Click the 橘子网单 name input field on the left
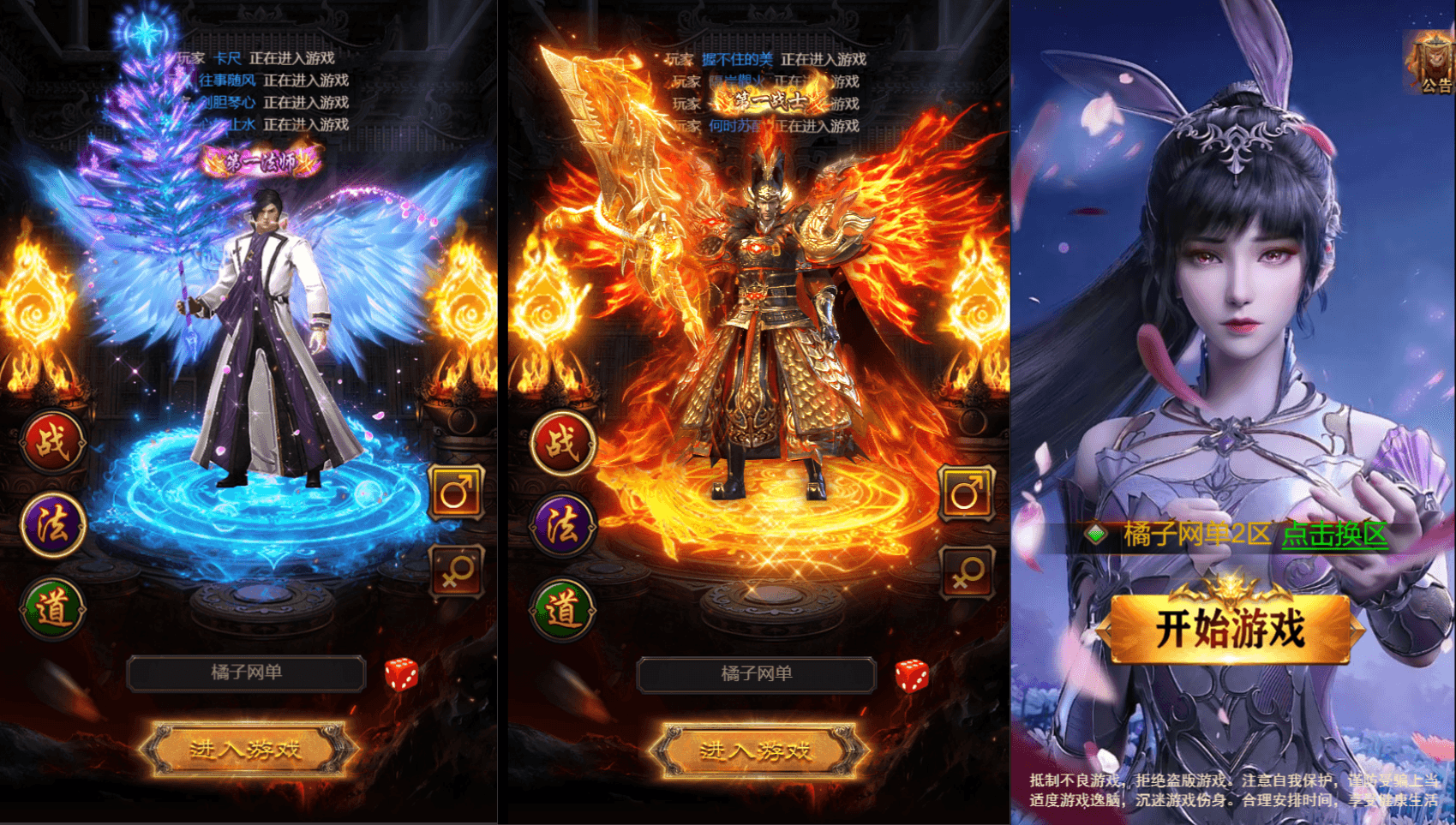The width and height of the screenshot is (1456, 825). [x=247, y=673]
